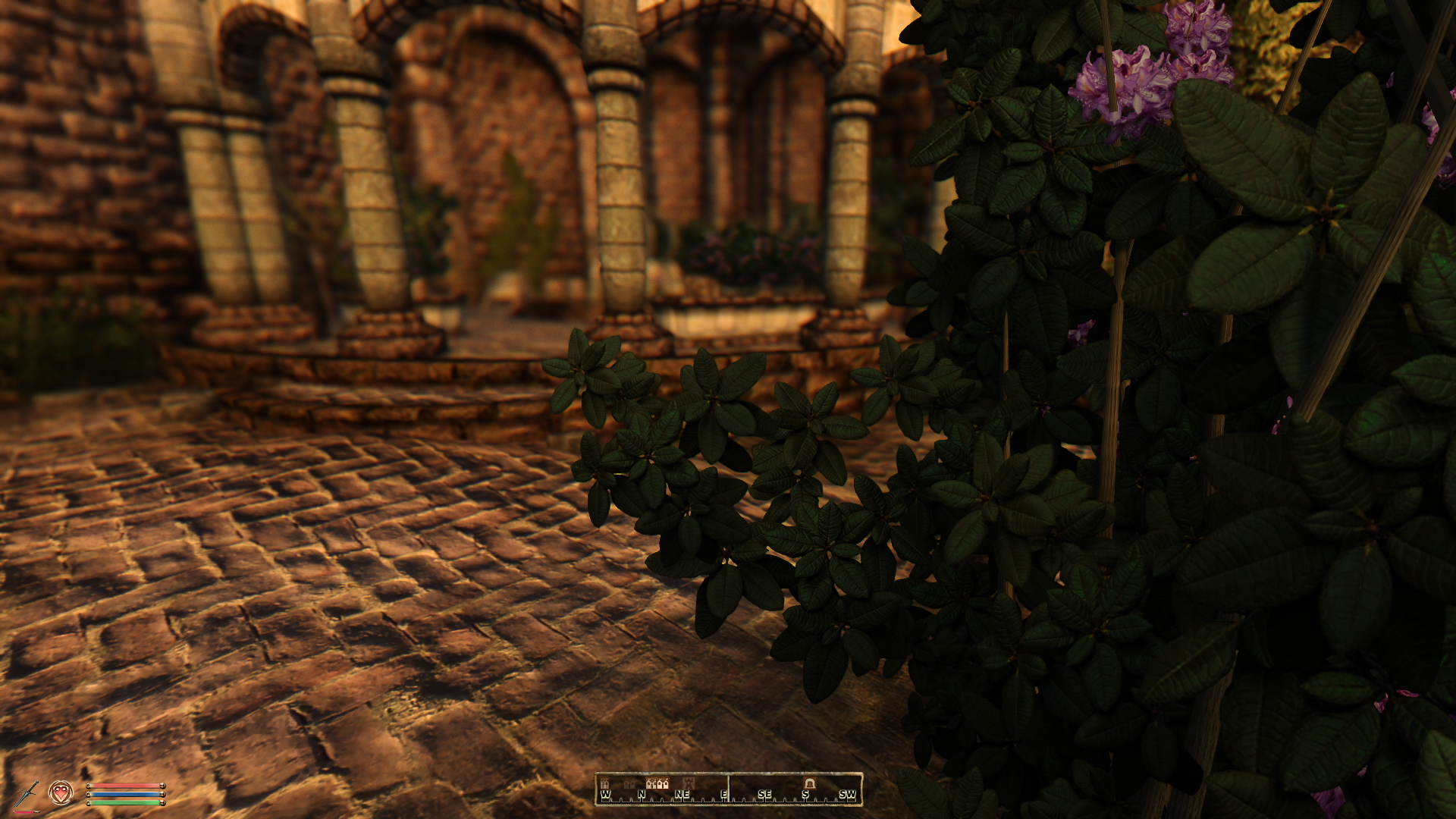This screenshot has width=1456, height=819.
Task: Click the equipped sword weapon icon
Action: pos(27,794)
